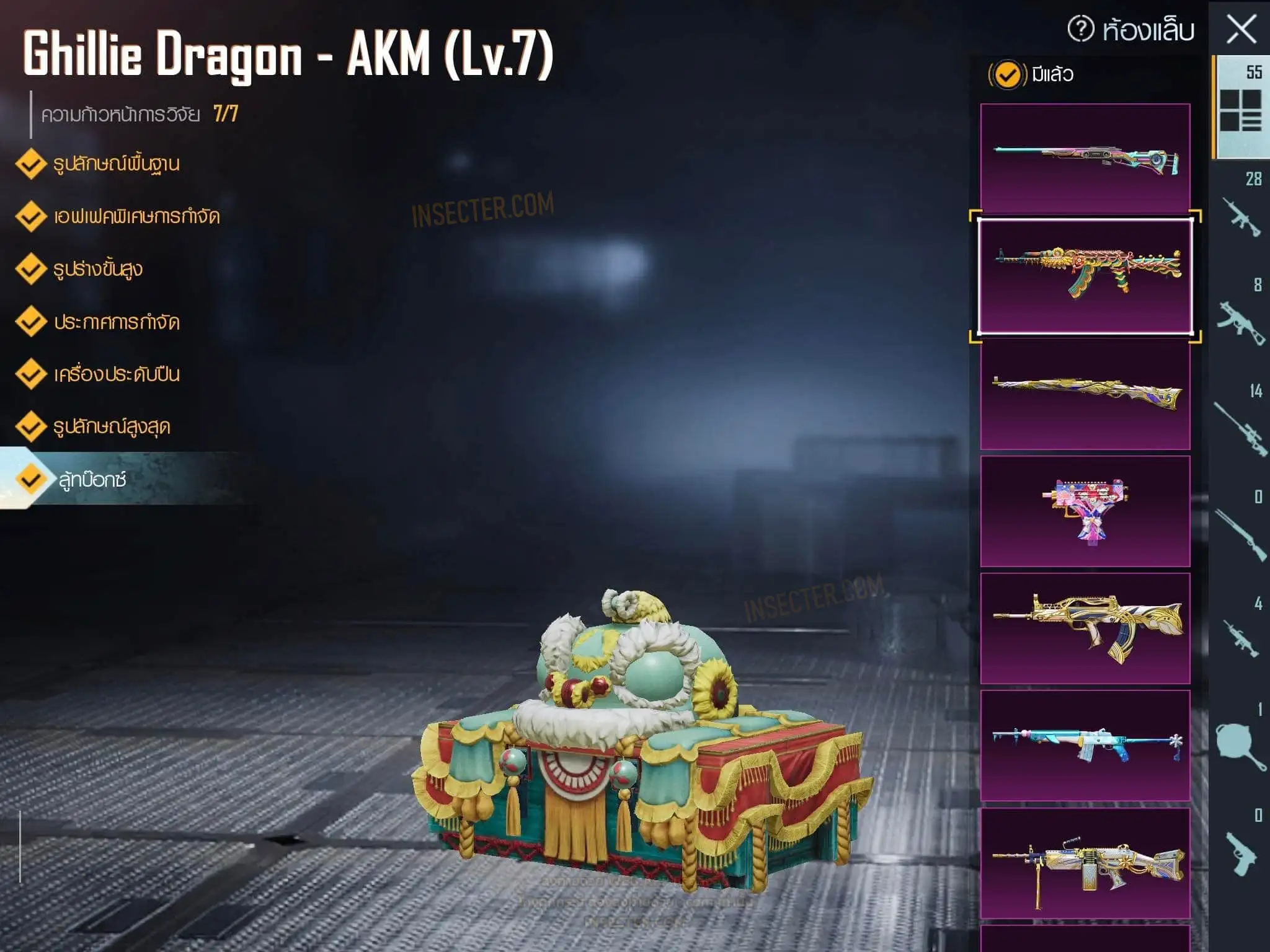
Task: Pick the blue snowflake rifle skin thumbnail
Action: 1085,746
